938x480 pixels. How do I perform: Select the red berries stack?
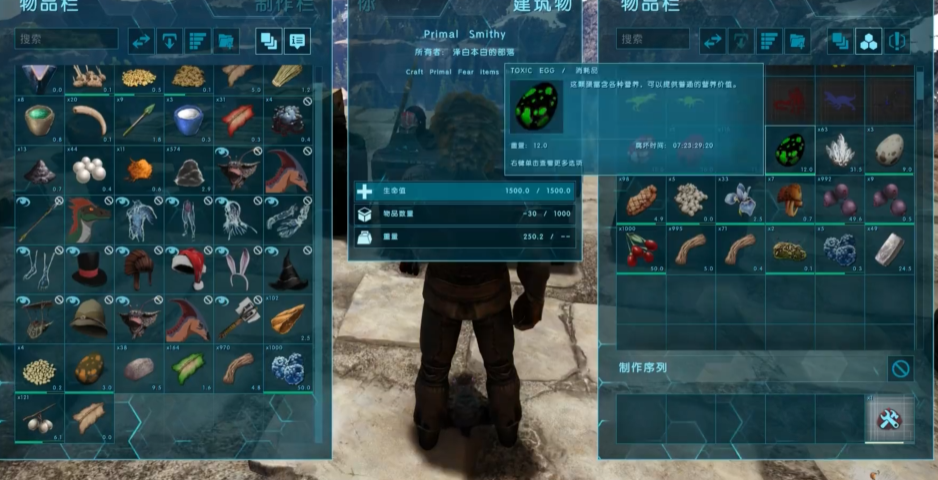pos(640,249)
